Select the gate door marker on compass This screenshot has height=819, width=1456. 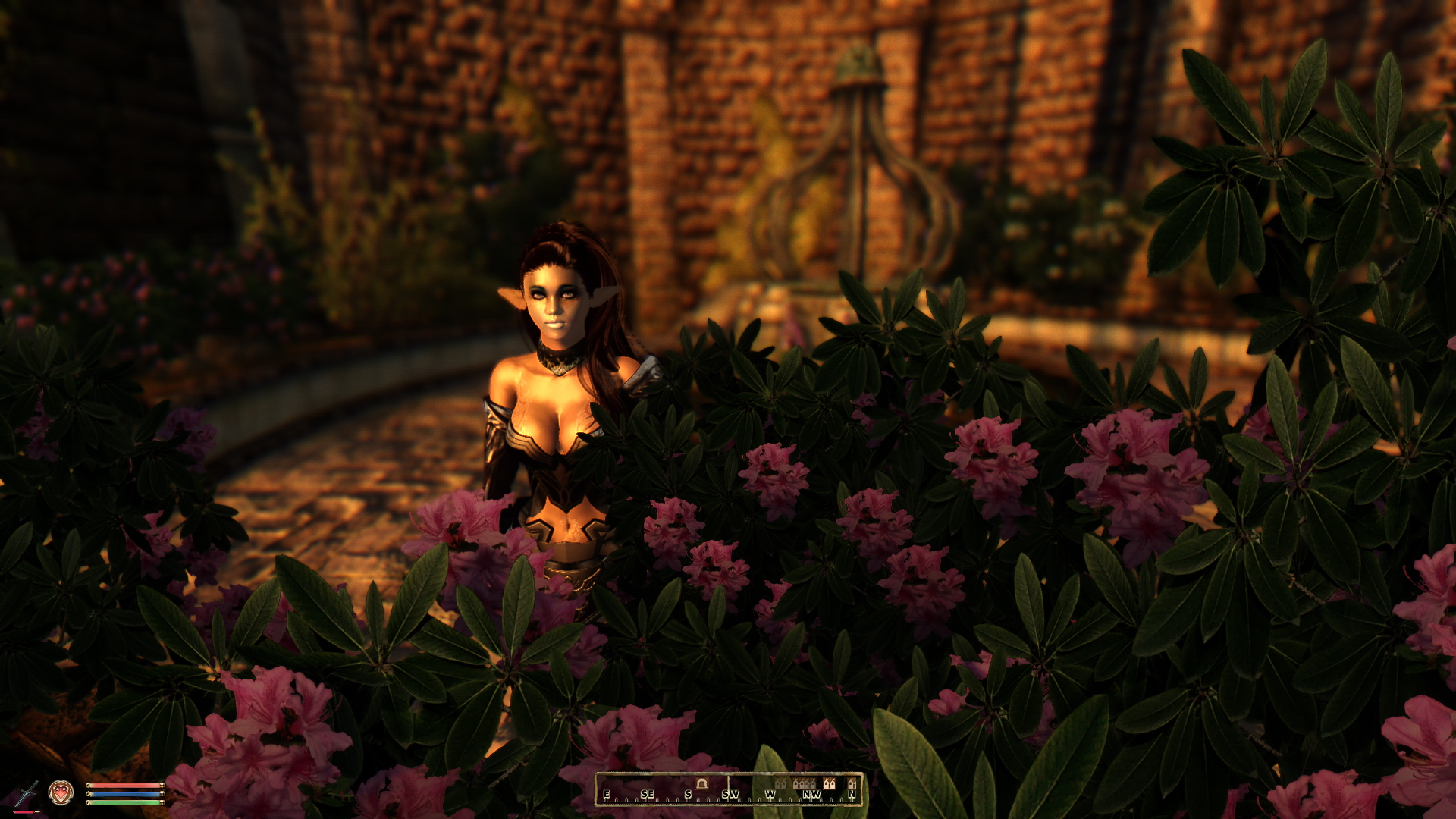click(701, 783)
